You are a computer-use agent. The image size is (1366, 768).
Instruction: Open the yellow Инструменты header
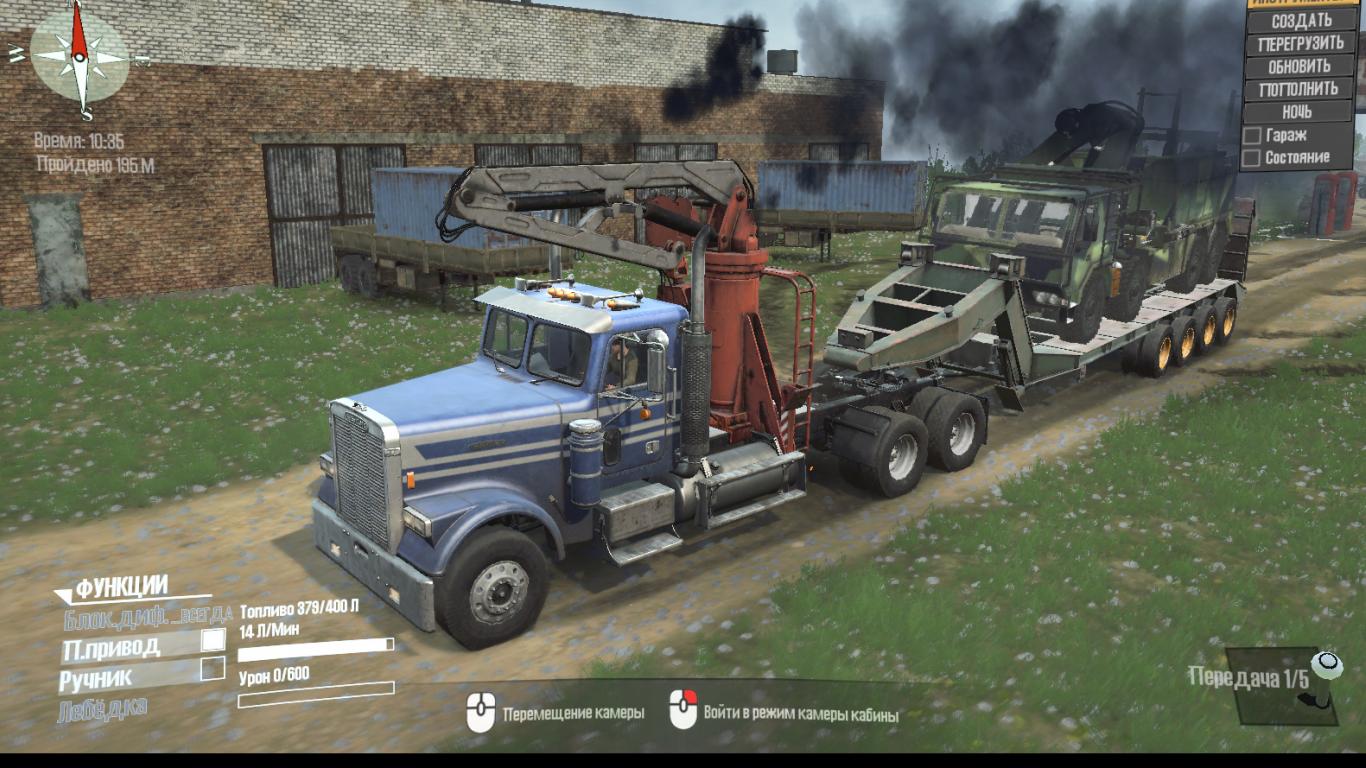(x=1300, y=3)
